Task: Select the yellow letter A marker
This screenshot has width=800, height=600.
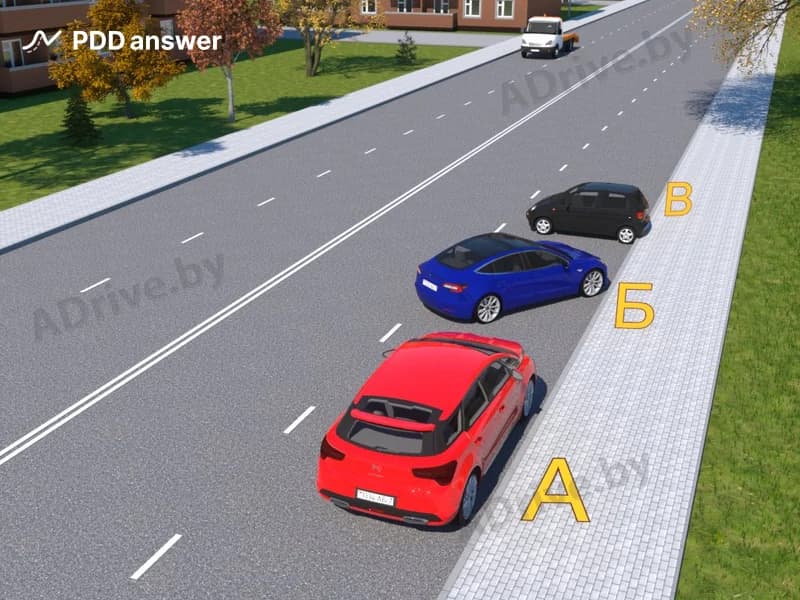Action: click(555, 491)
